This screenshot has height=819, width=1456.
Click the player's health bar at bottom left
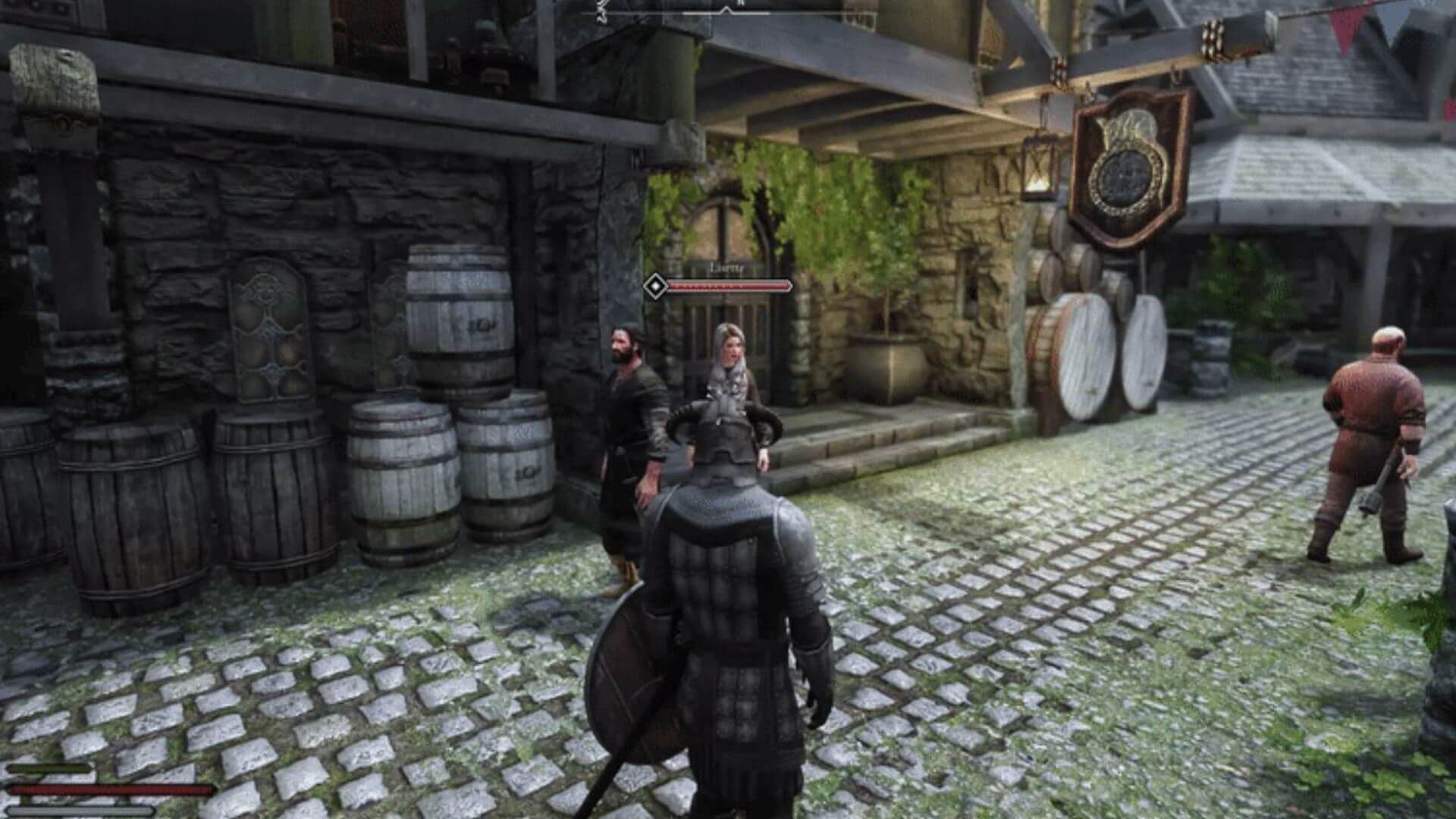pyautogui.click(x=106, y=789)
